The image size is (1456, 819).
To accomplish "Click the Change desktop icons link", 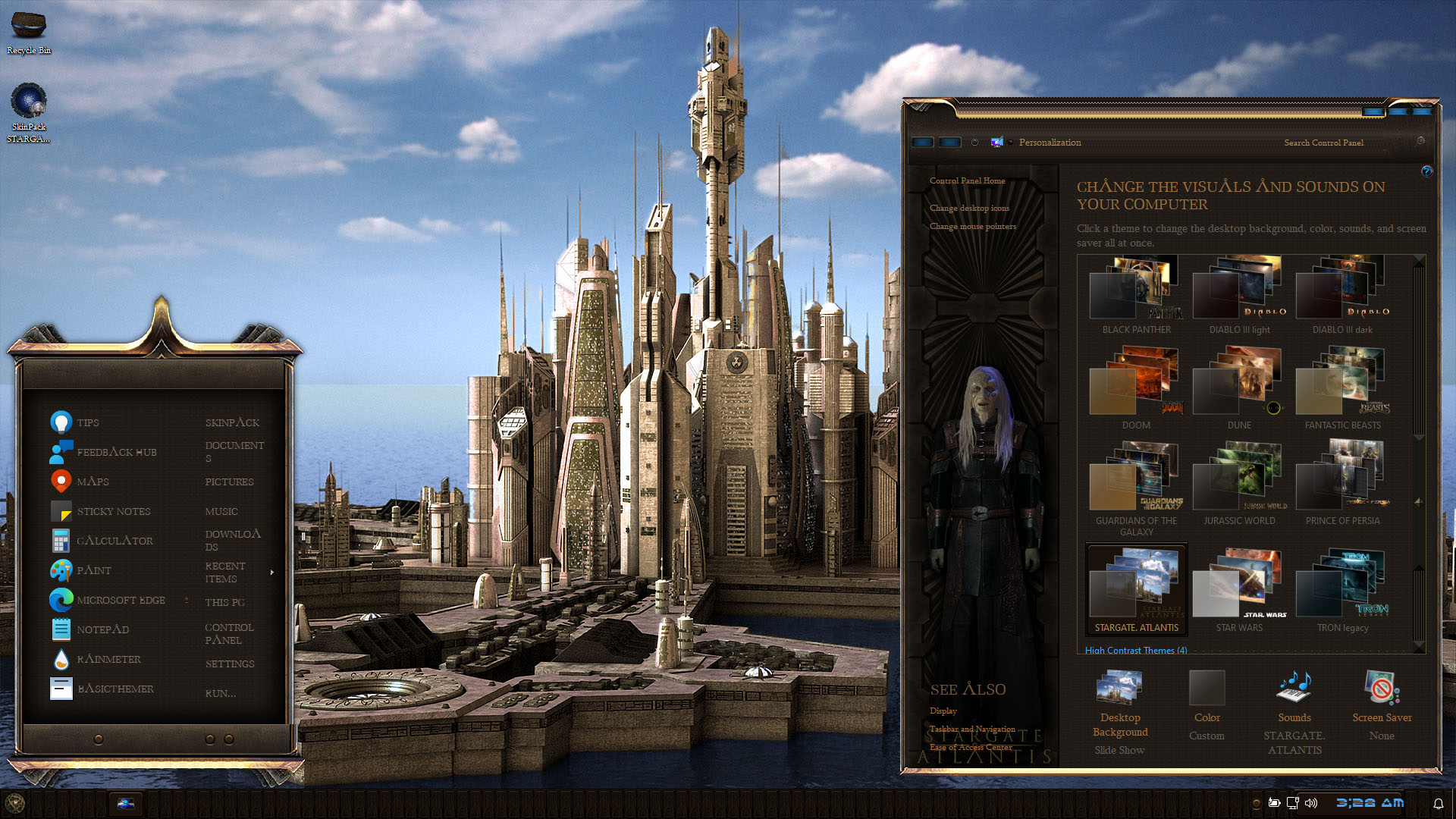I will pos(969,208).
